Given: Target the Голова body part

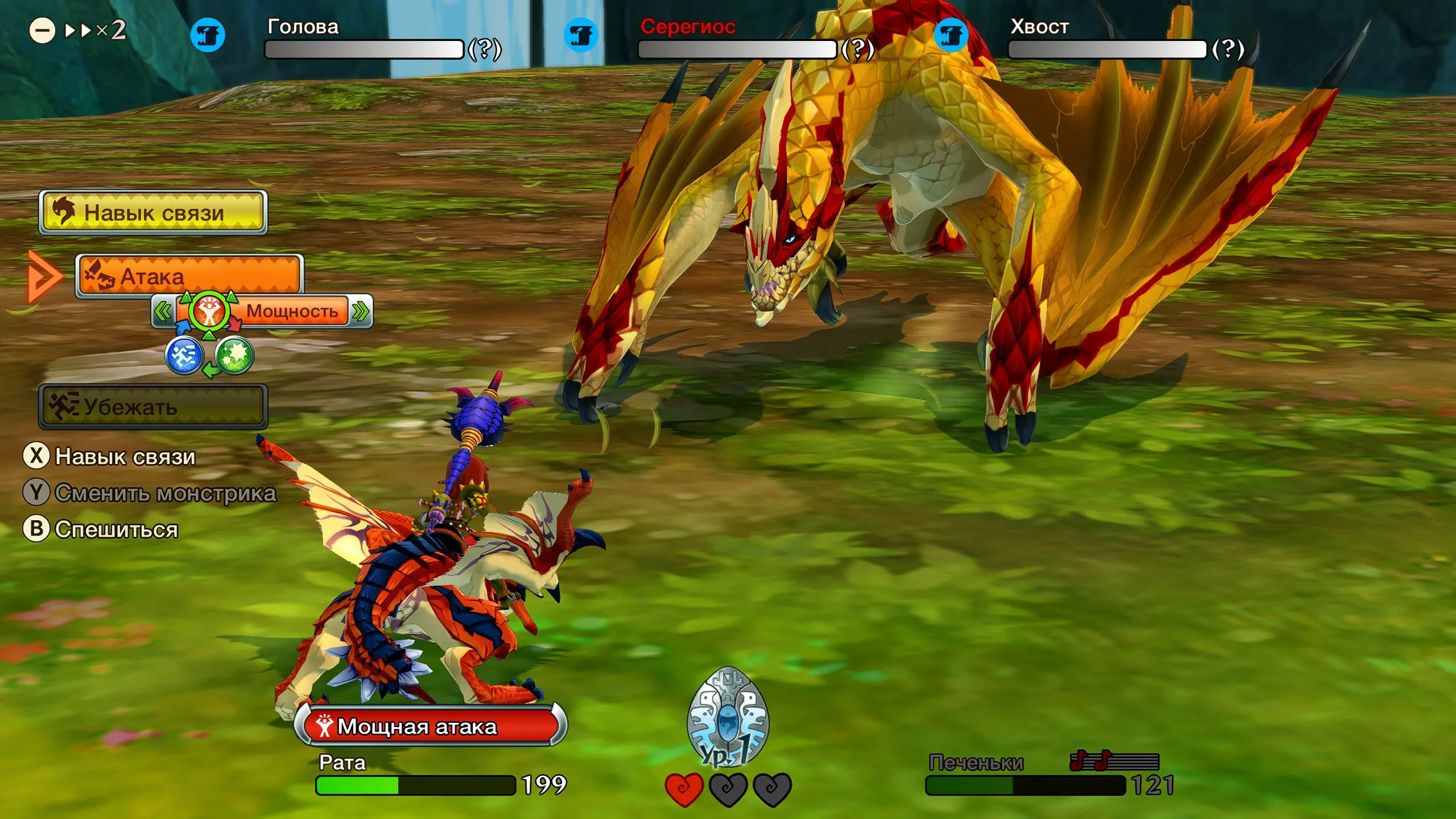Looking at the screenshot, I should coord(364,49).
